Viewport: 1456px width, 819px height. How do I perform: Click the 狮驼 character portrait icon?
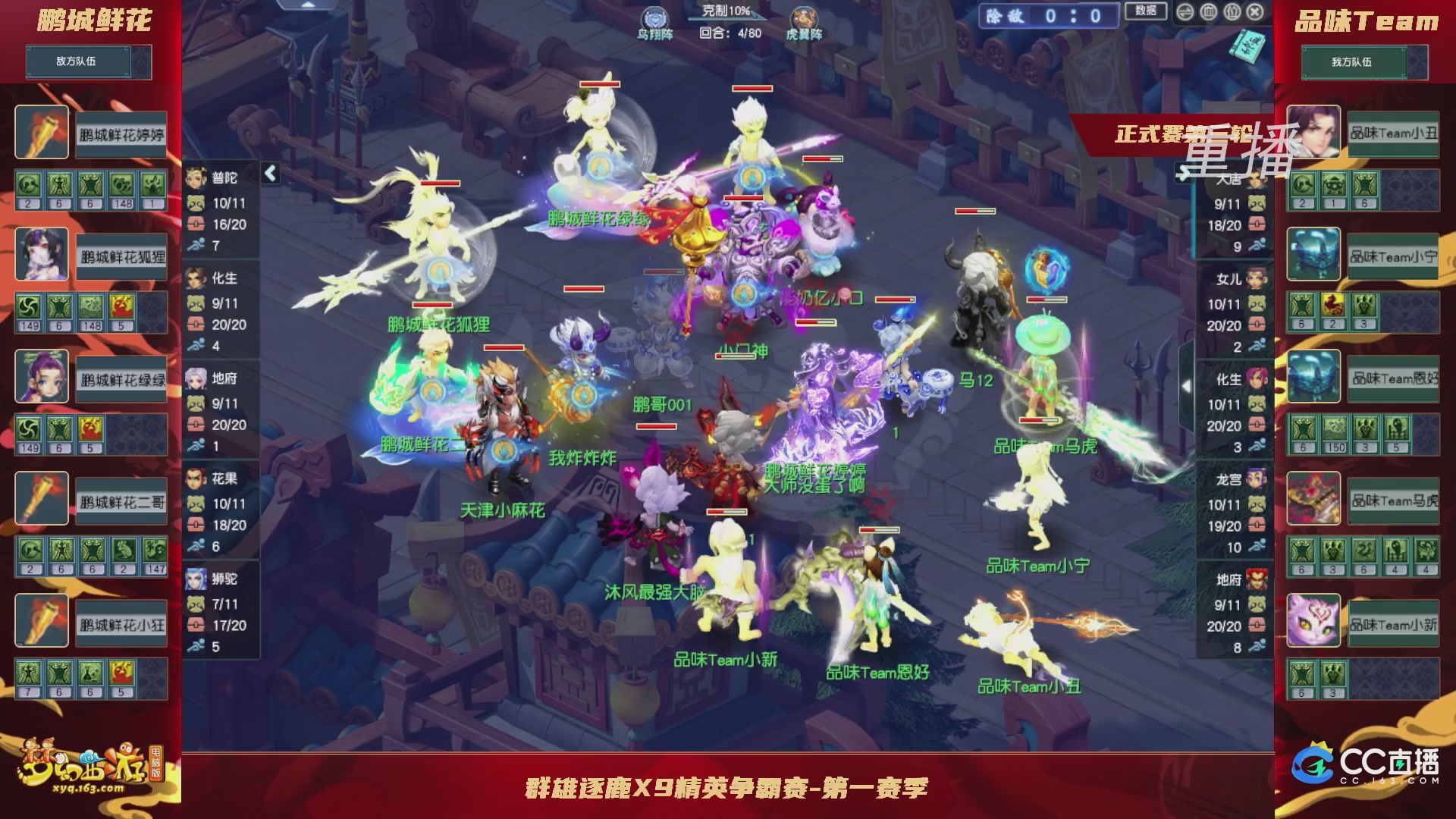point(196,580)
